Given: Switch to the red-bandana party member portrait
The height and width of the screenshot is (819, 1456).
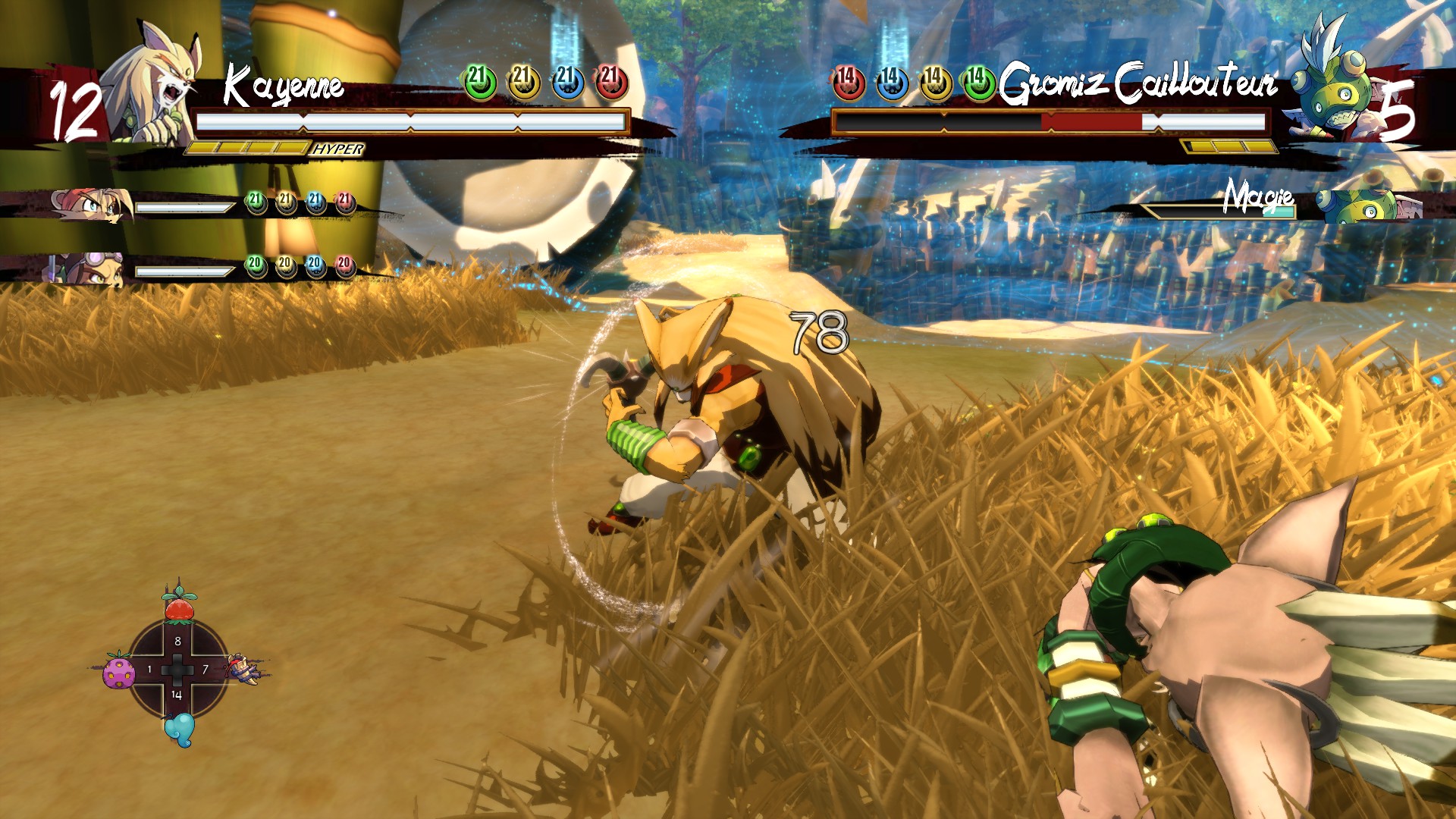Looking at the screenshot, I should 91,203.
